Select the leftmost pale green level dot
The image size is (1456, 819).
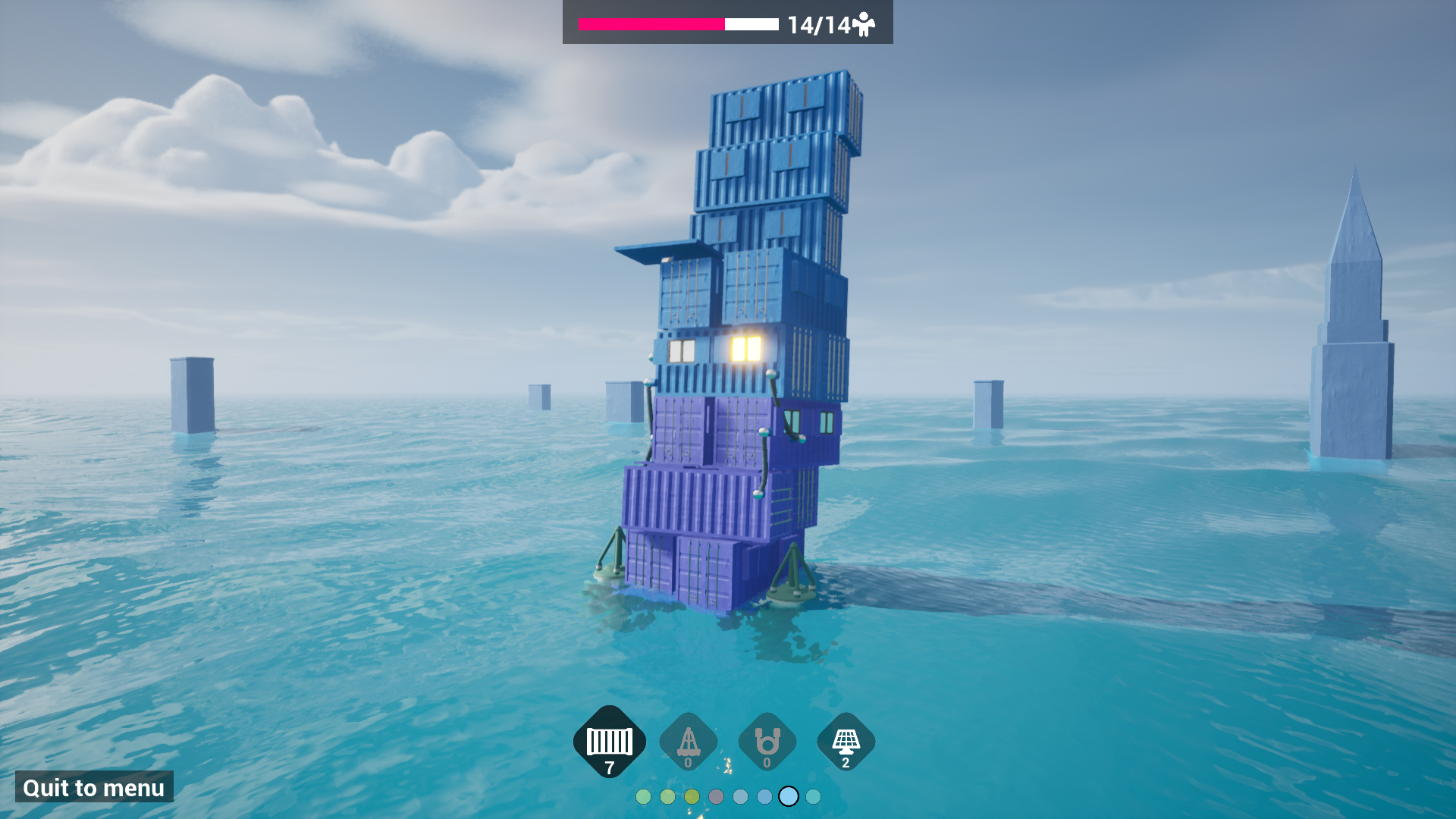click(x=643, y=796)
